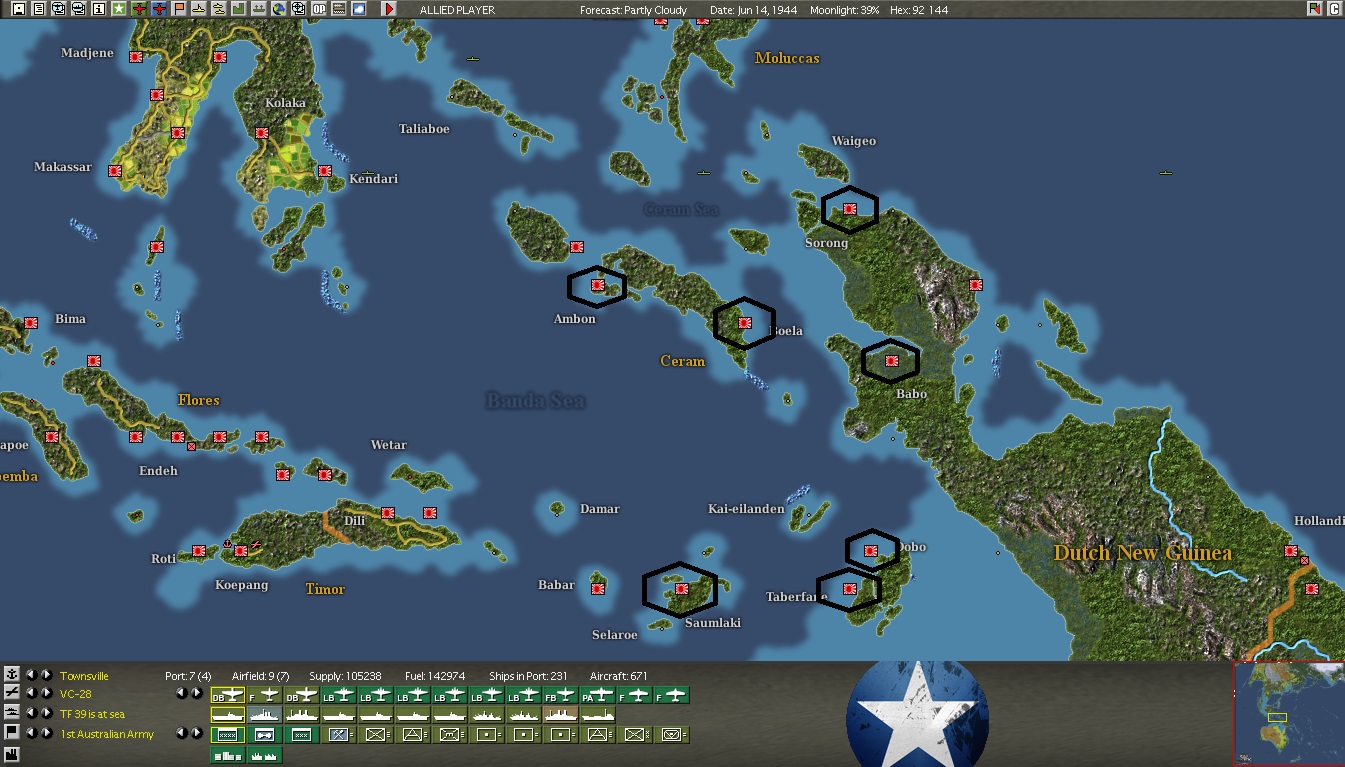This screenshot has width=1345, height=767.
Task: Open the info "i" toolbar button
Action: [x=99, y=9]
